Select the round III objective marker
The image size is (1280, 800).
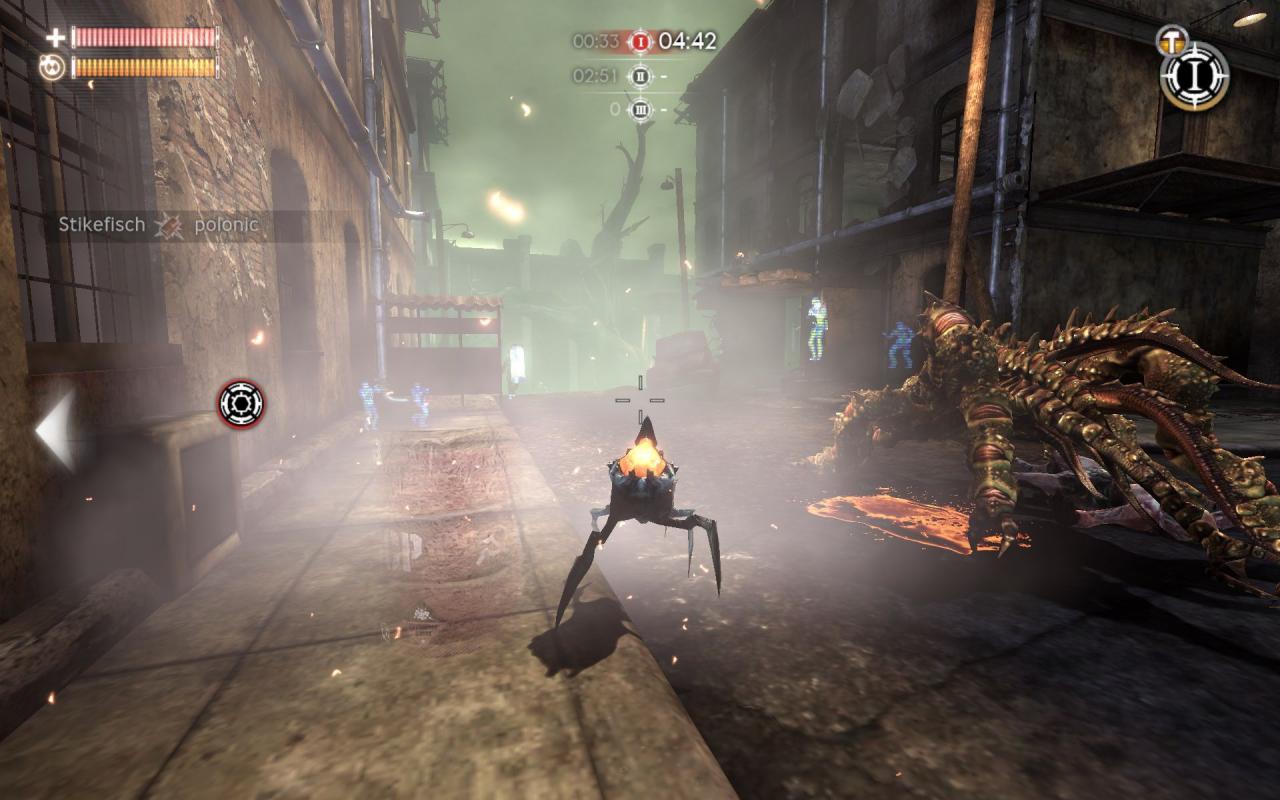pos(640,109)
